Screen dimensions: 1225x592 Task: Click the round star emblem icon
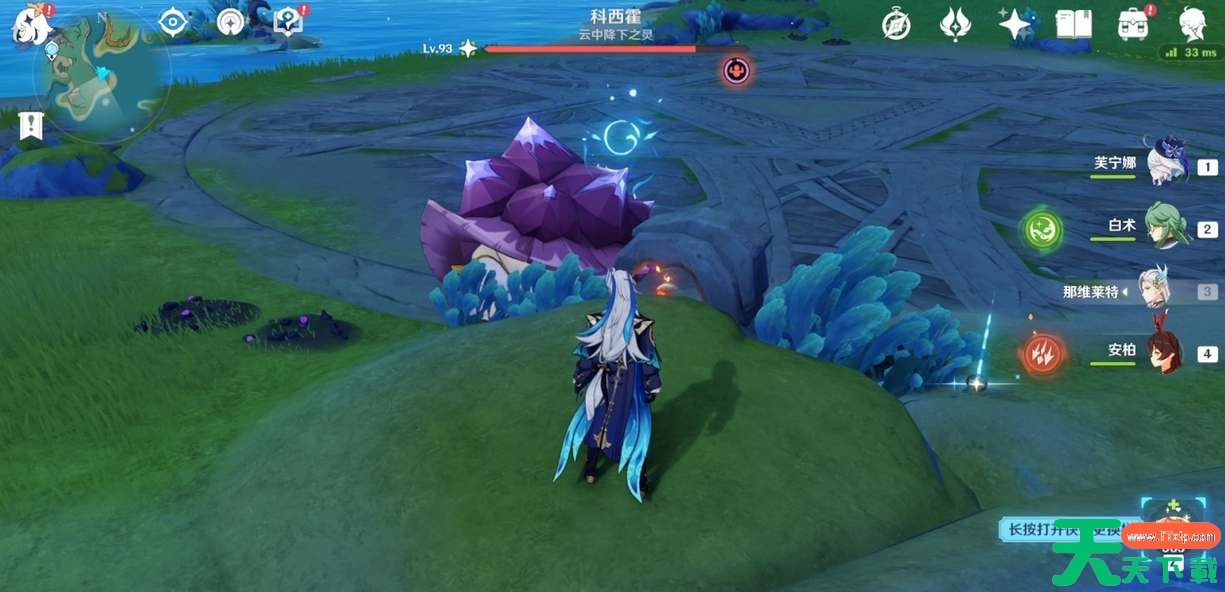[231, 22]
